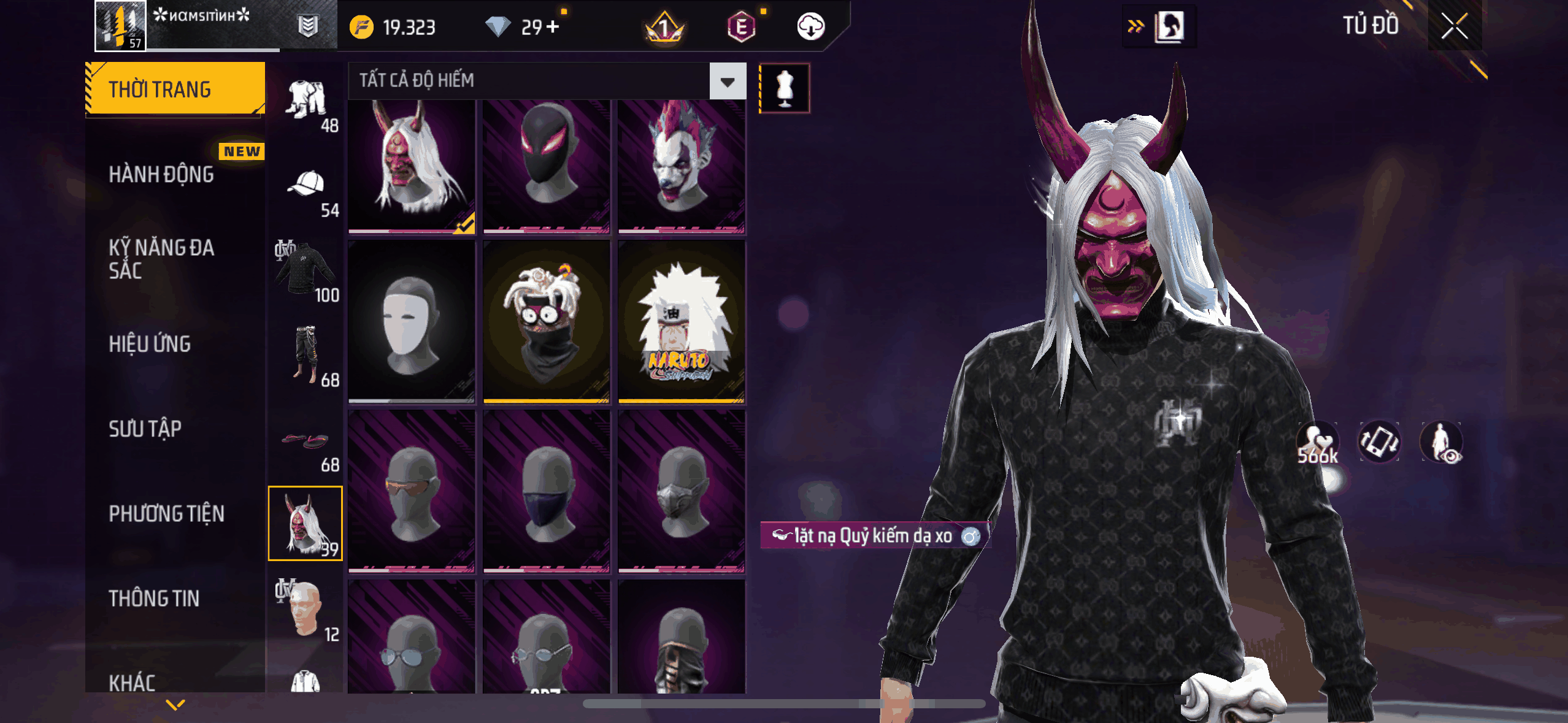Pick the Naruto white-haired headpiece
This screenshot has width=1568, height=723.
[681, 322]
